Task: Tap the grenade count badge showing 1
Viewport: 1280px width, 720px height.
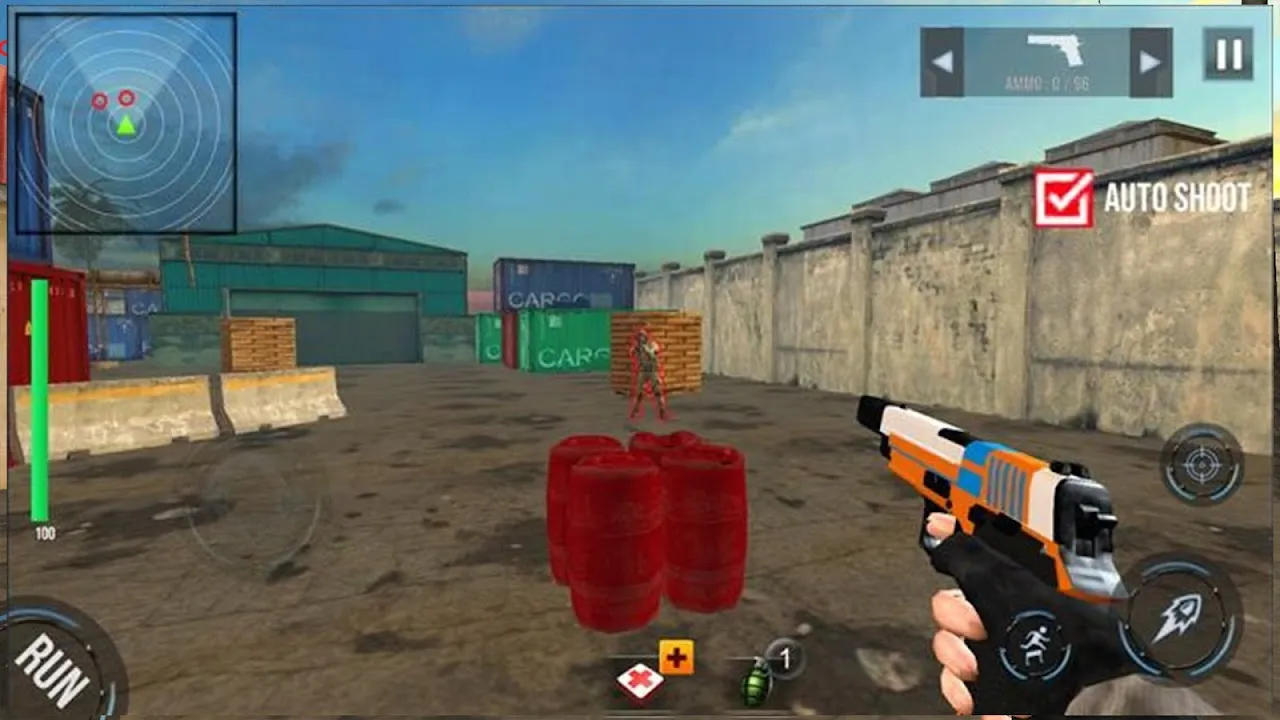Action: pos(786,658)
